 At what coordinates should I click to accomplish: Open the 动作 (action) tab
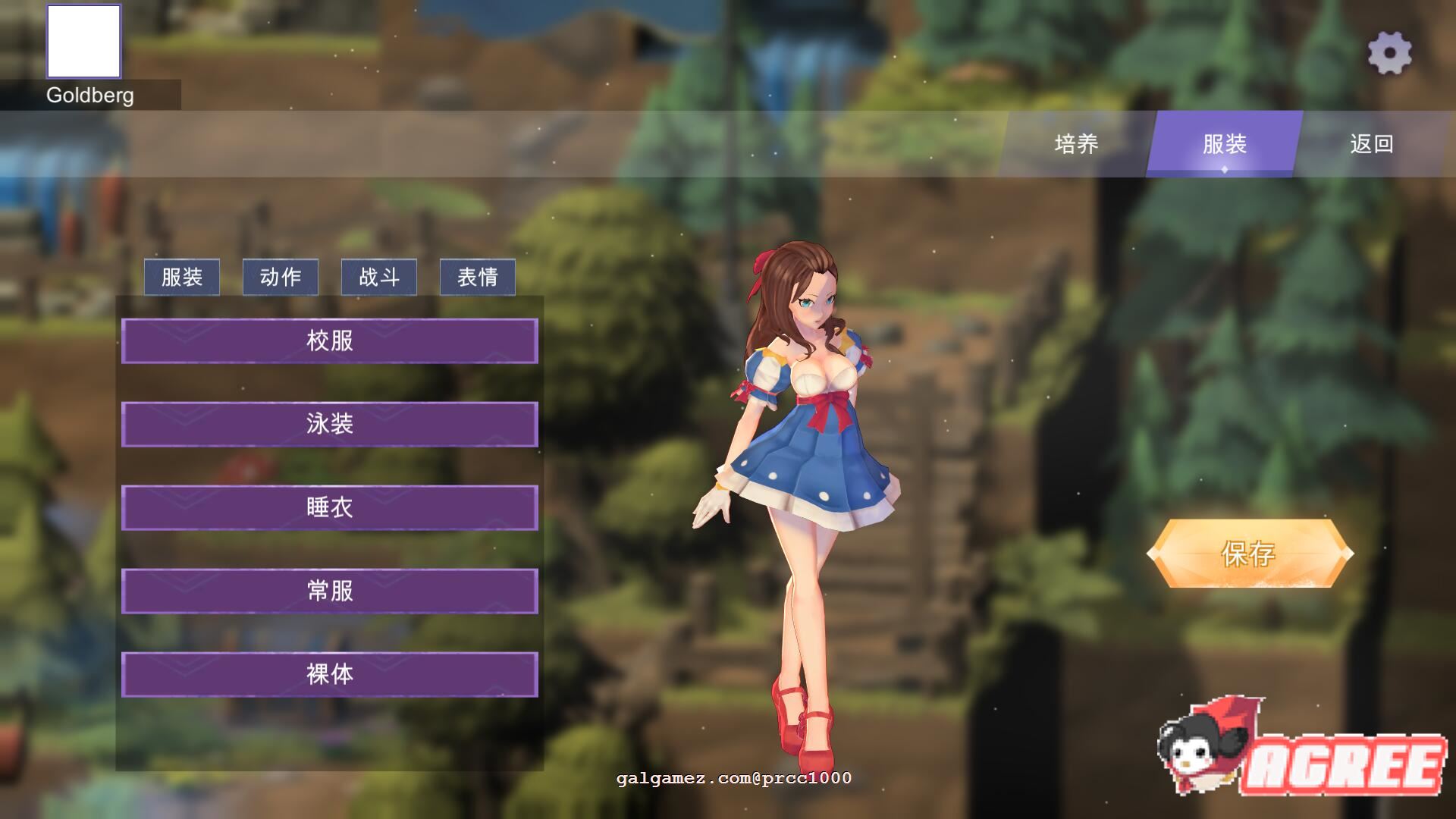coord(280,277)
